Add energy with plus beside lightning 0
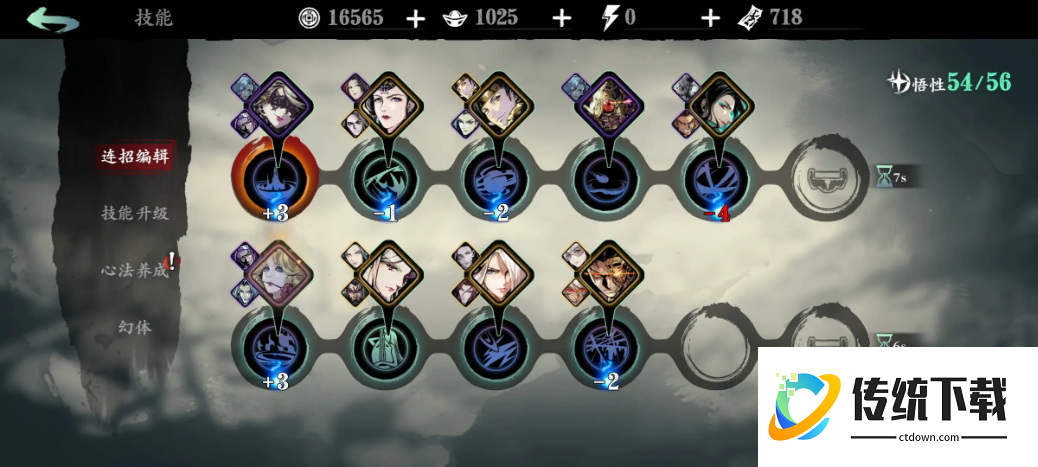1038x467 pixels. point(710,17)
